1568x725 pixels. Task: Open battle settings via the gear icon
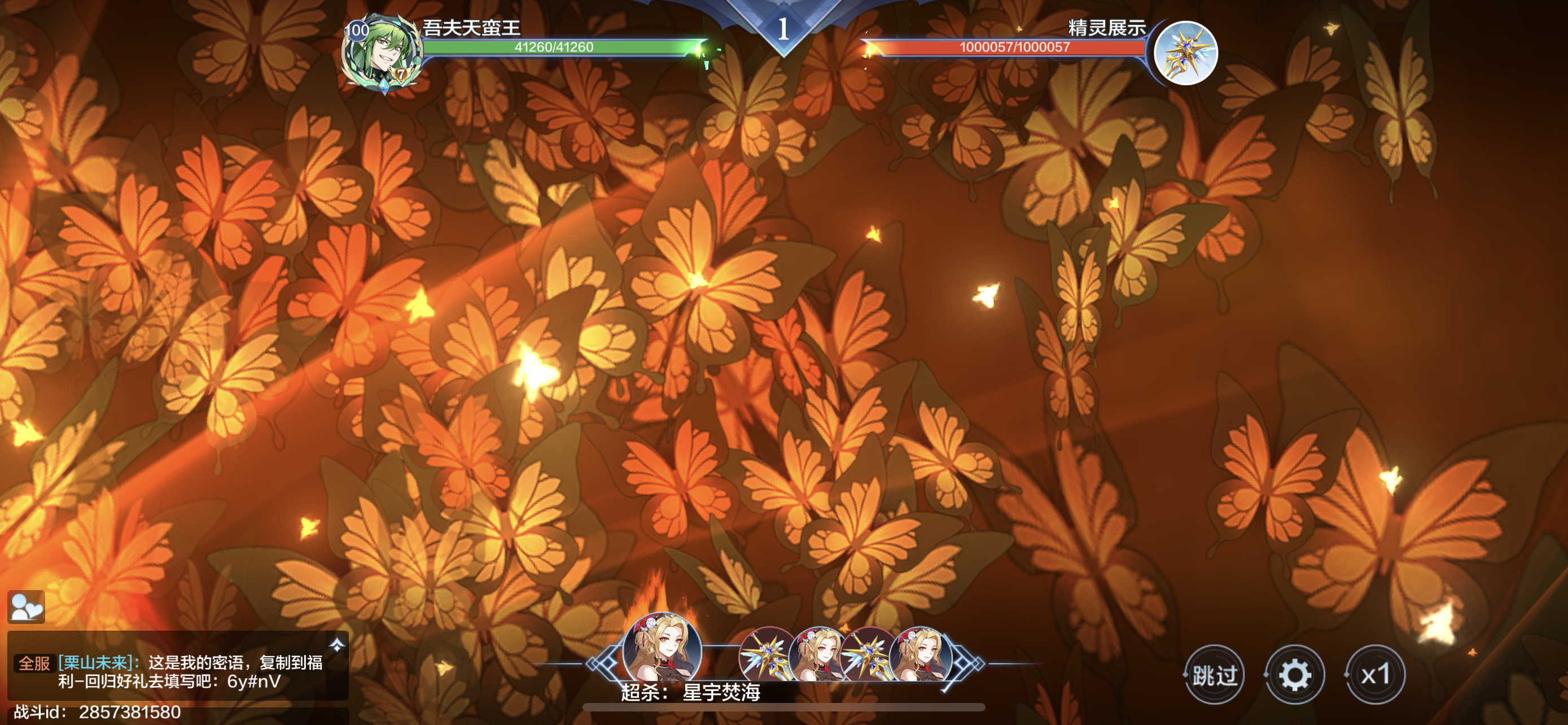pos(1294,675)
